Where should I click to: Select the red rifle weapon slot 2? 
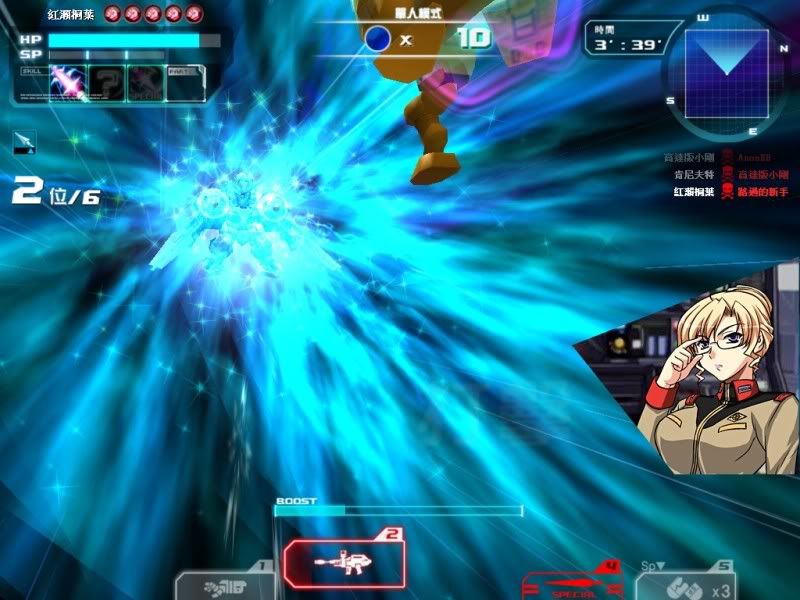[345, 563]
